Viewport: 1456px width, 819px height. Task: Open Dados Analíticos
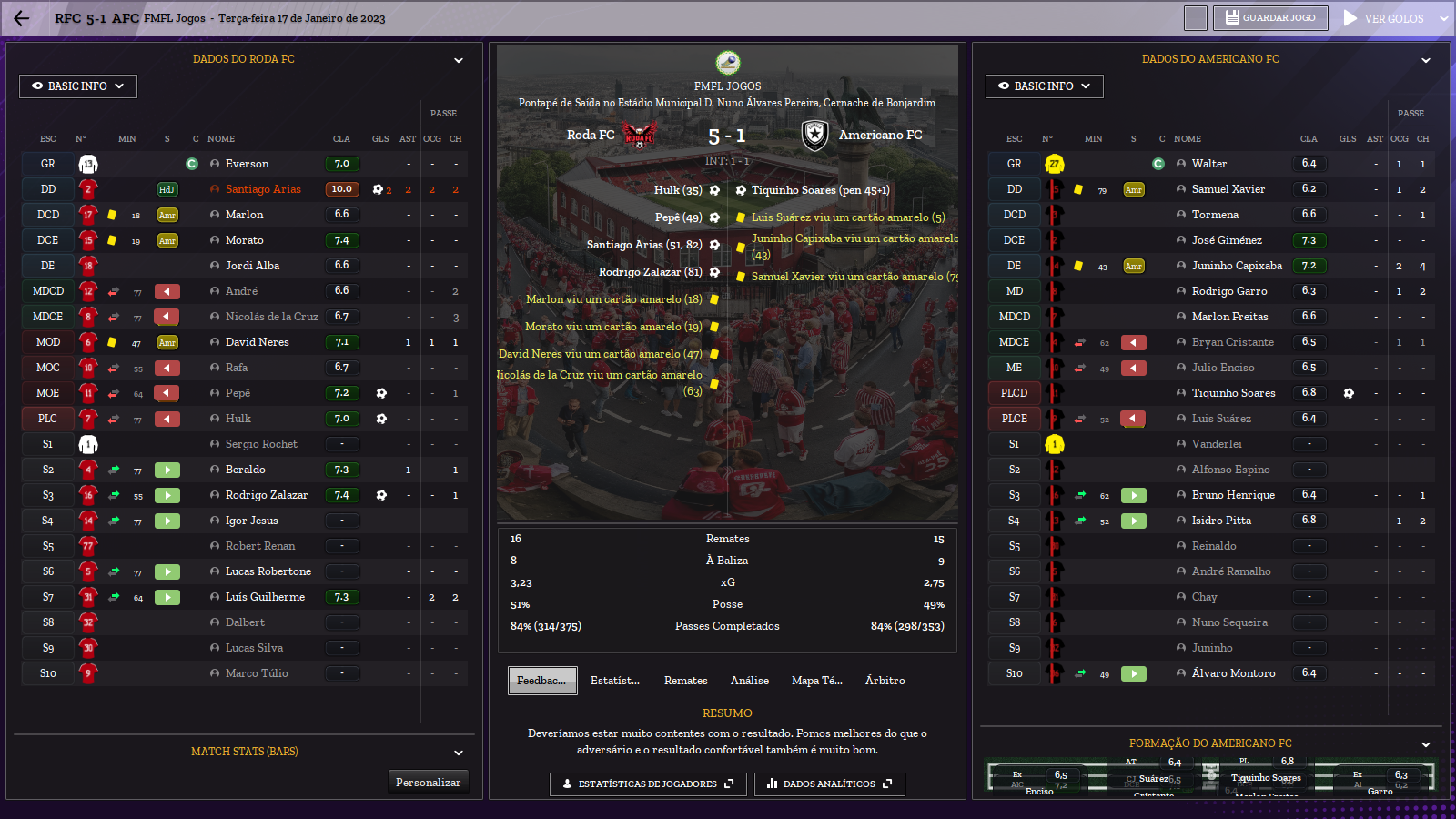pyautogui.click(x=829, y=784)
